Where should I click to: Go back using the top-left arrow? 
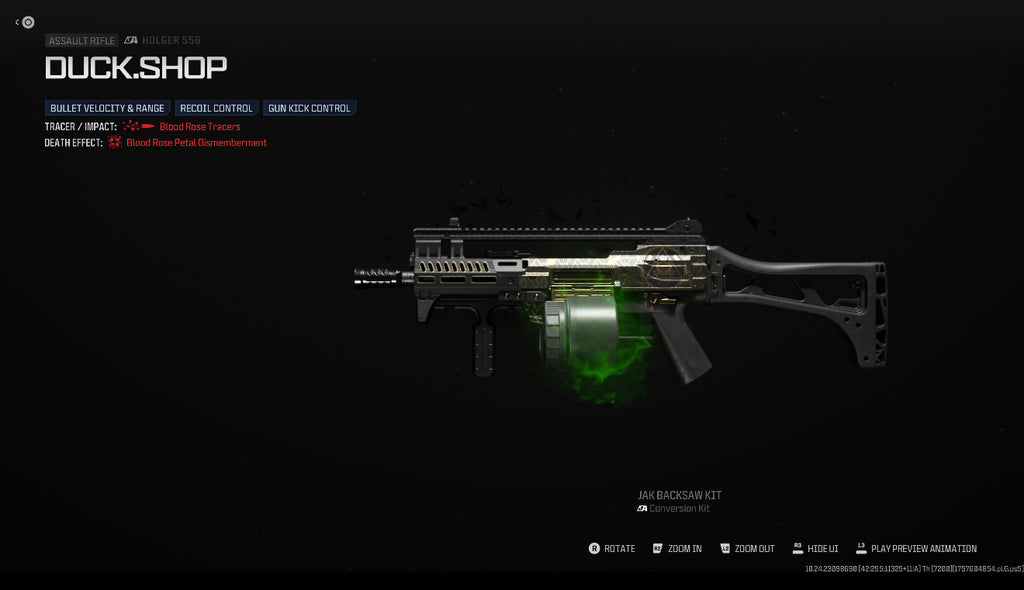pyautogui.click(x=25, y=22)
